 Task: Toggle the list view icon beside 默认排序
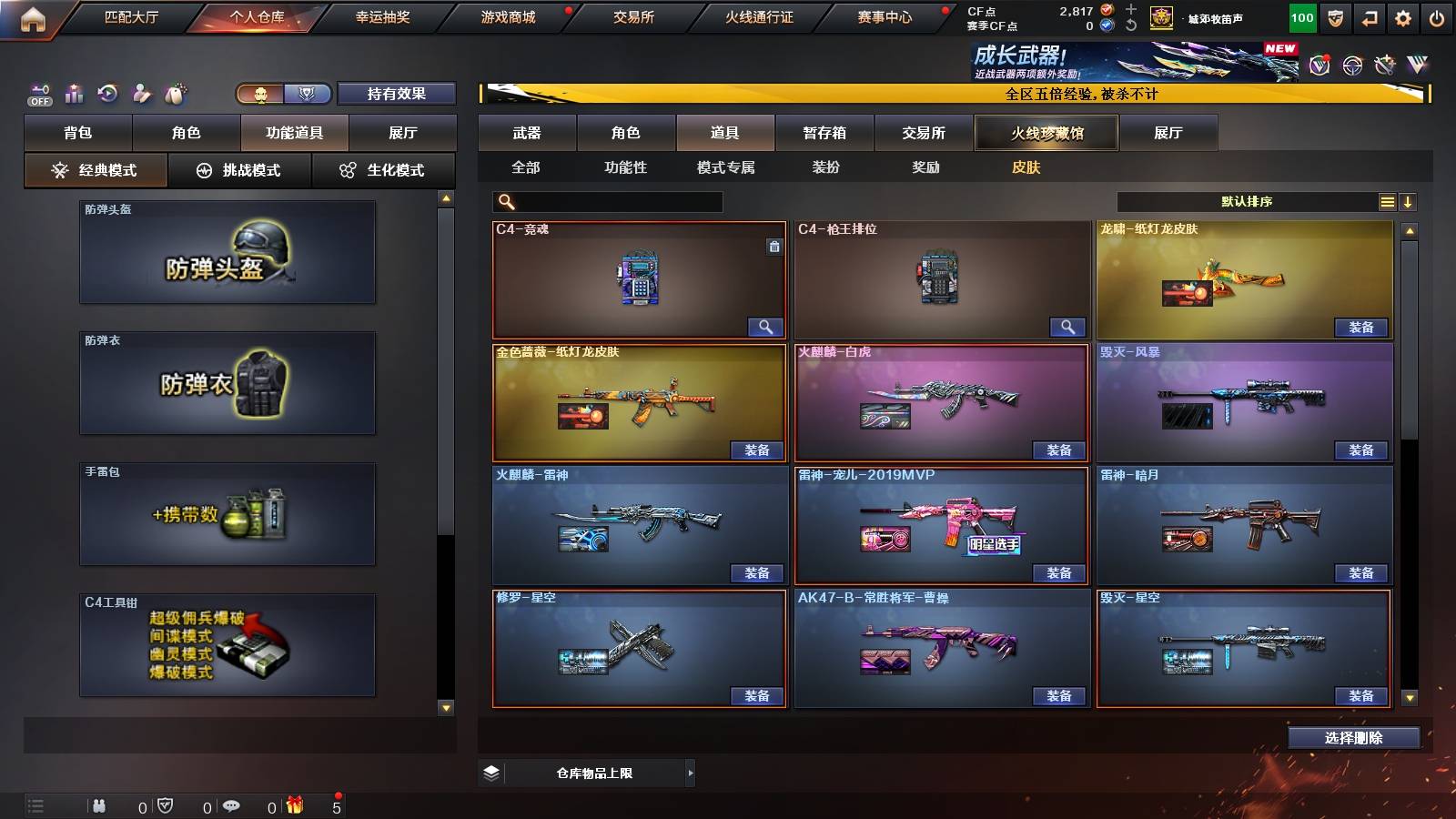point(1386,201)
